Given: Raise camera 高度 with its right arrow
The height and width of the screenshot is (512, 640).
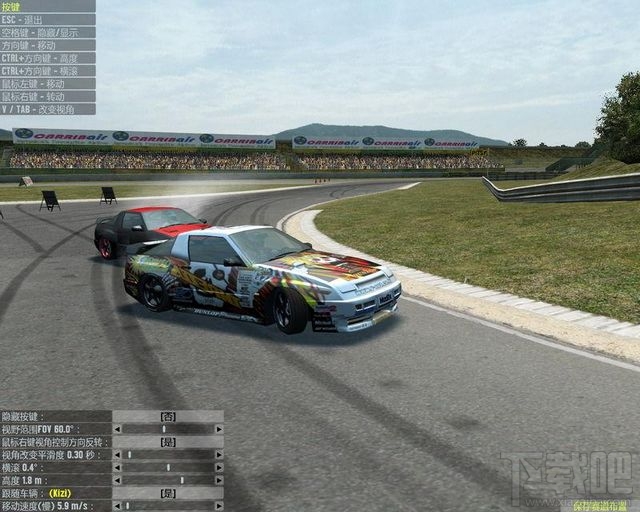Looking at the screenshot, I should pos(219,480).
